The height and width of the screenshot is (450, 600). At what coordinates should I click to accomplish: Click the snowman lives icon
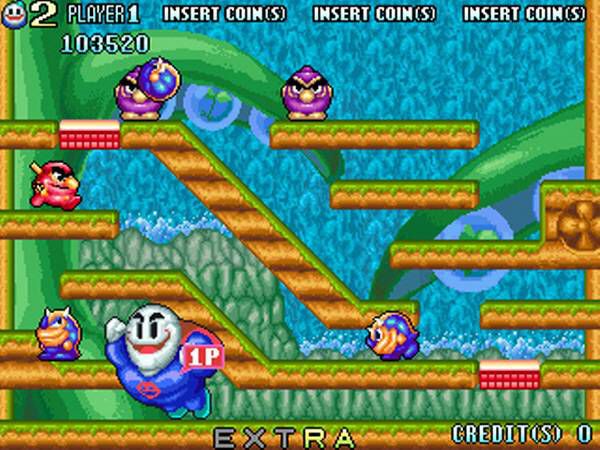tap(13, 12)
